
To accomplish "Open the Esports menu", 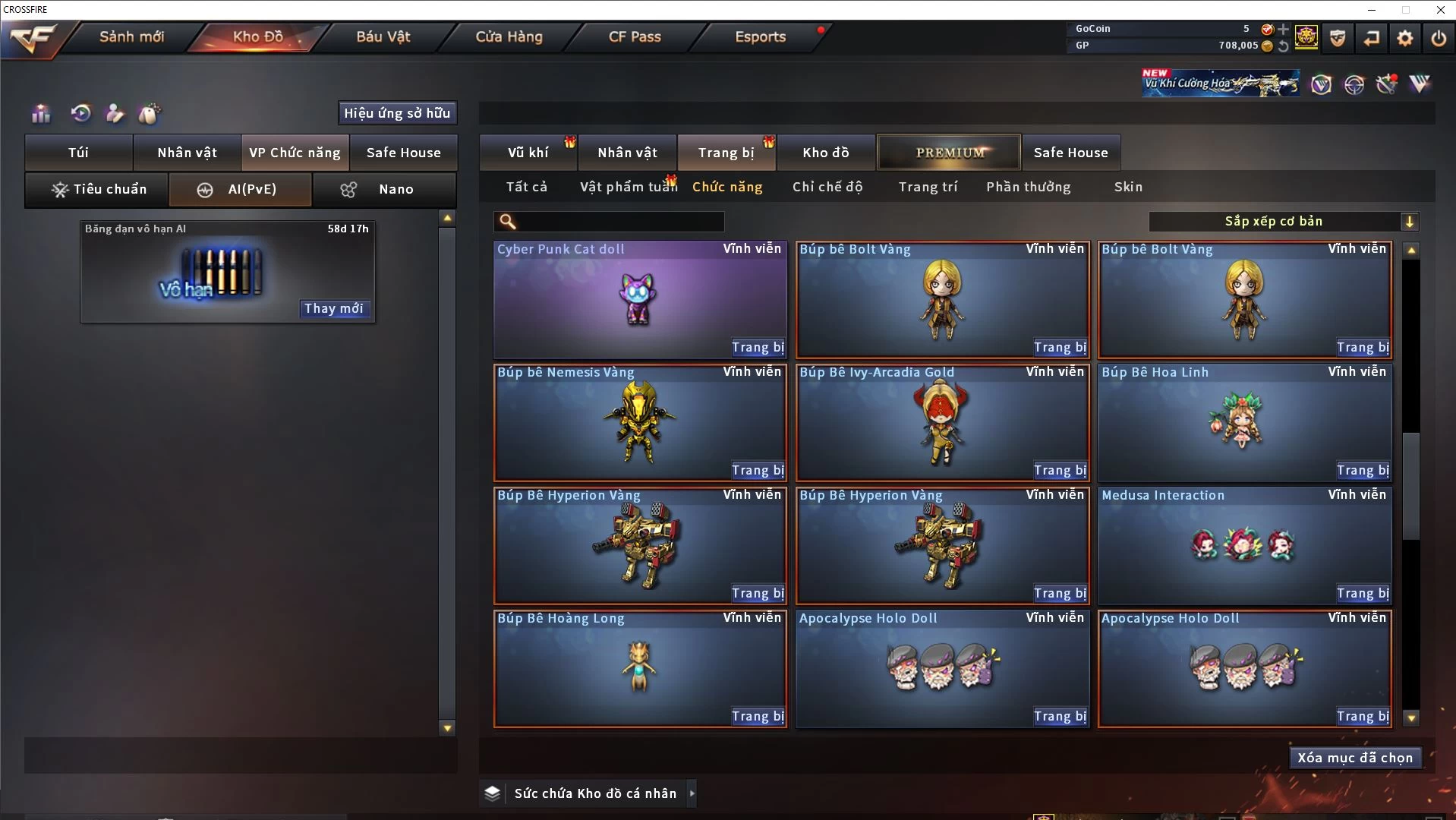I will coord(760,36).
